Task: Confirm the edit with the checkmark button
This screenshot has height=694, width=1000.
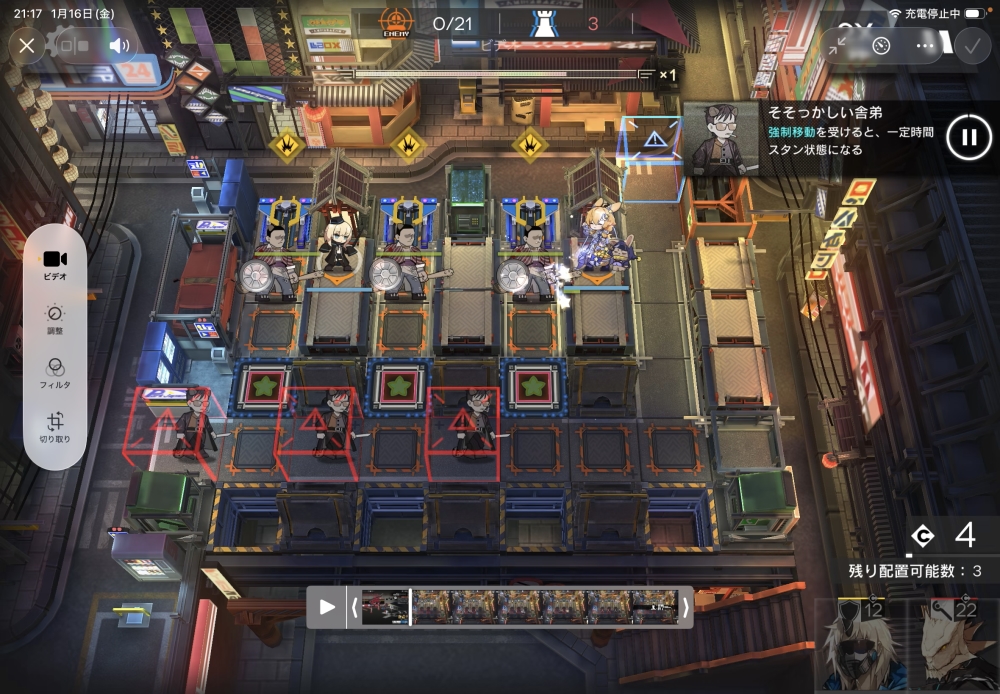Action: (969, 45)
